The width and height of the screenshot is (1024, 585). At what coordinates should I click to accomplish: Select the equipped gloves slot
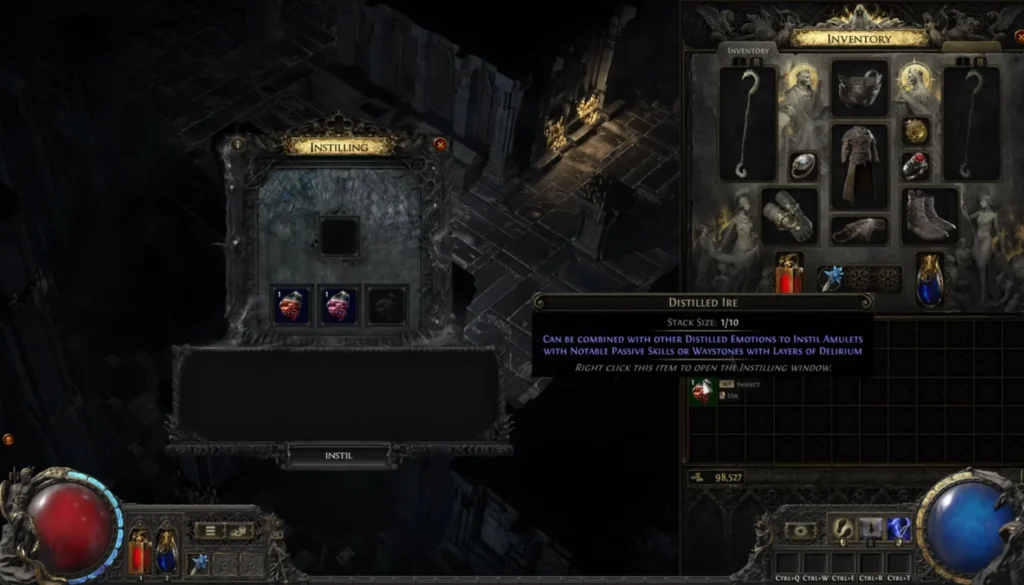click(x=789, y=215)
